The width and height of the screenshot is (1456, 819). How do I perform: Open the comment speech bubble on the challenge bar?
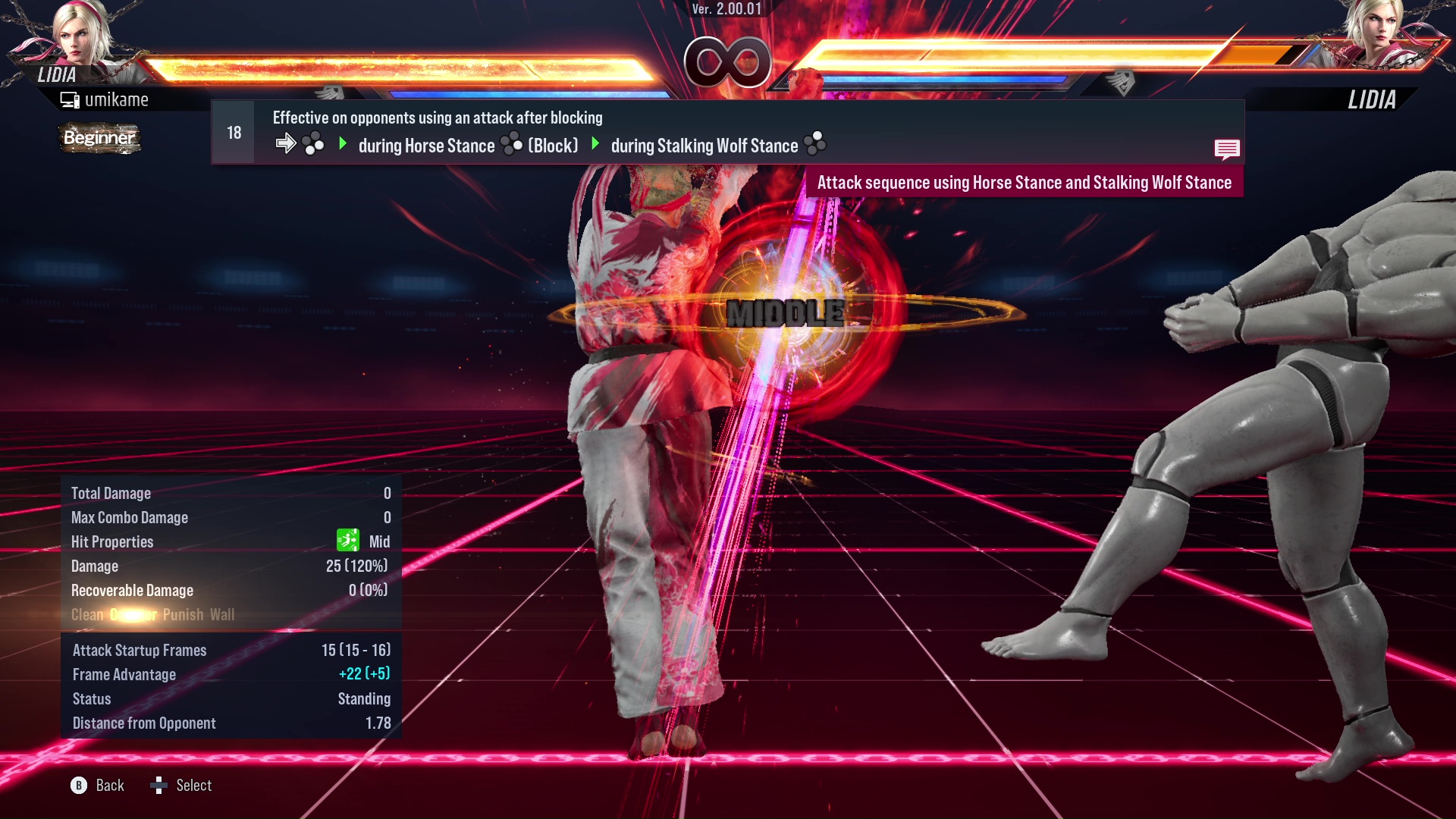tap(1227, 149)
